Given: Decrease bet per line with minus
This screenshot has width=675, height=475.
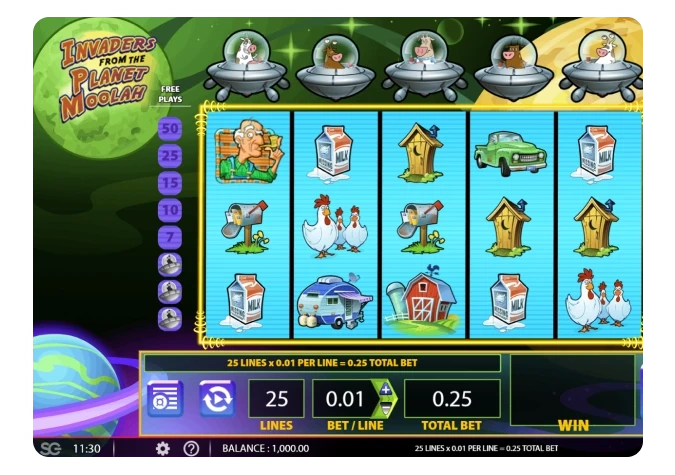Looking at the screenshot, I should (386, 407).
